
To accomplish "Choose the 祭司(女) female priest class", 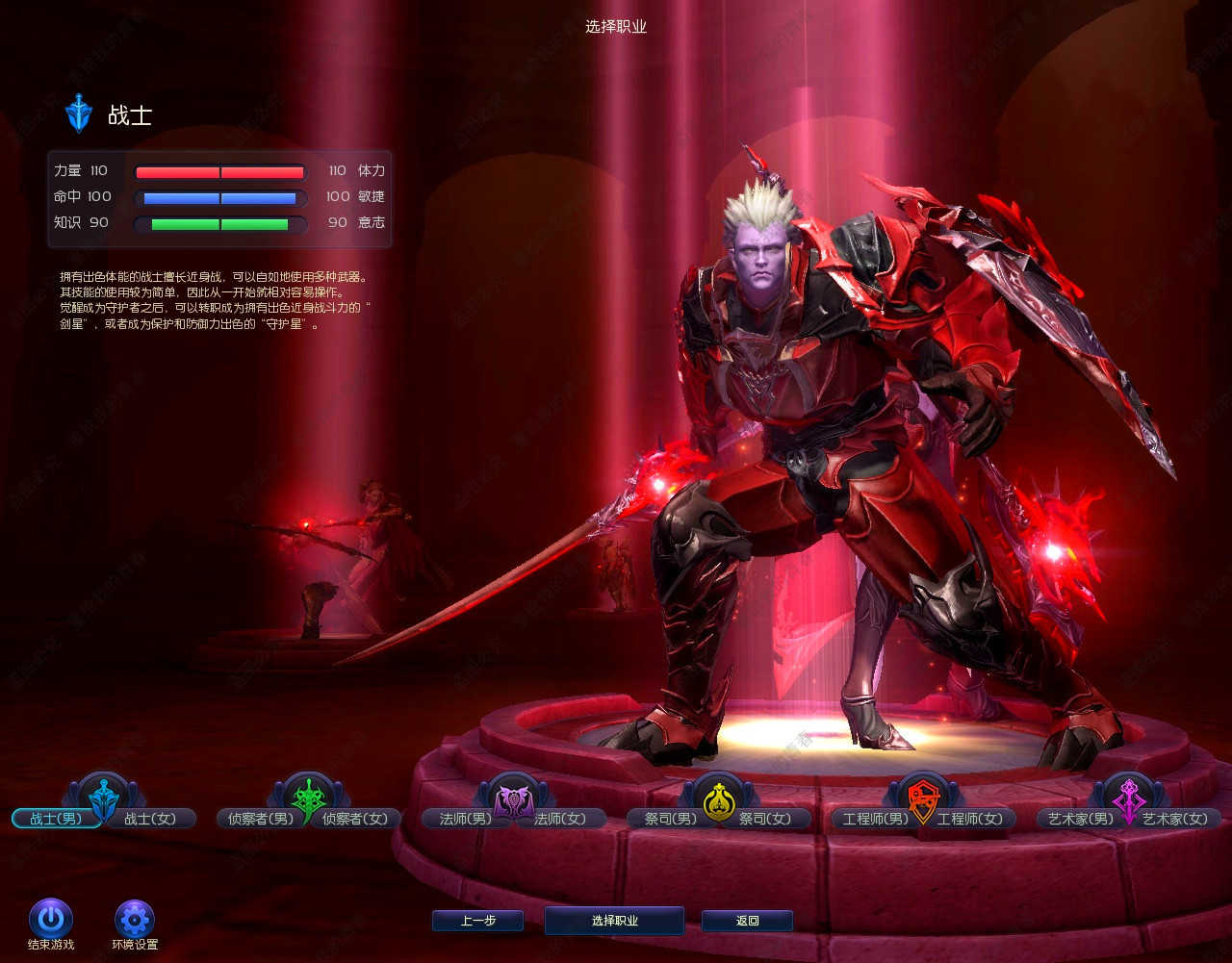I will (x=765, y=819).
